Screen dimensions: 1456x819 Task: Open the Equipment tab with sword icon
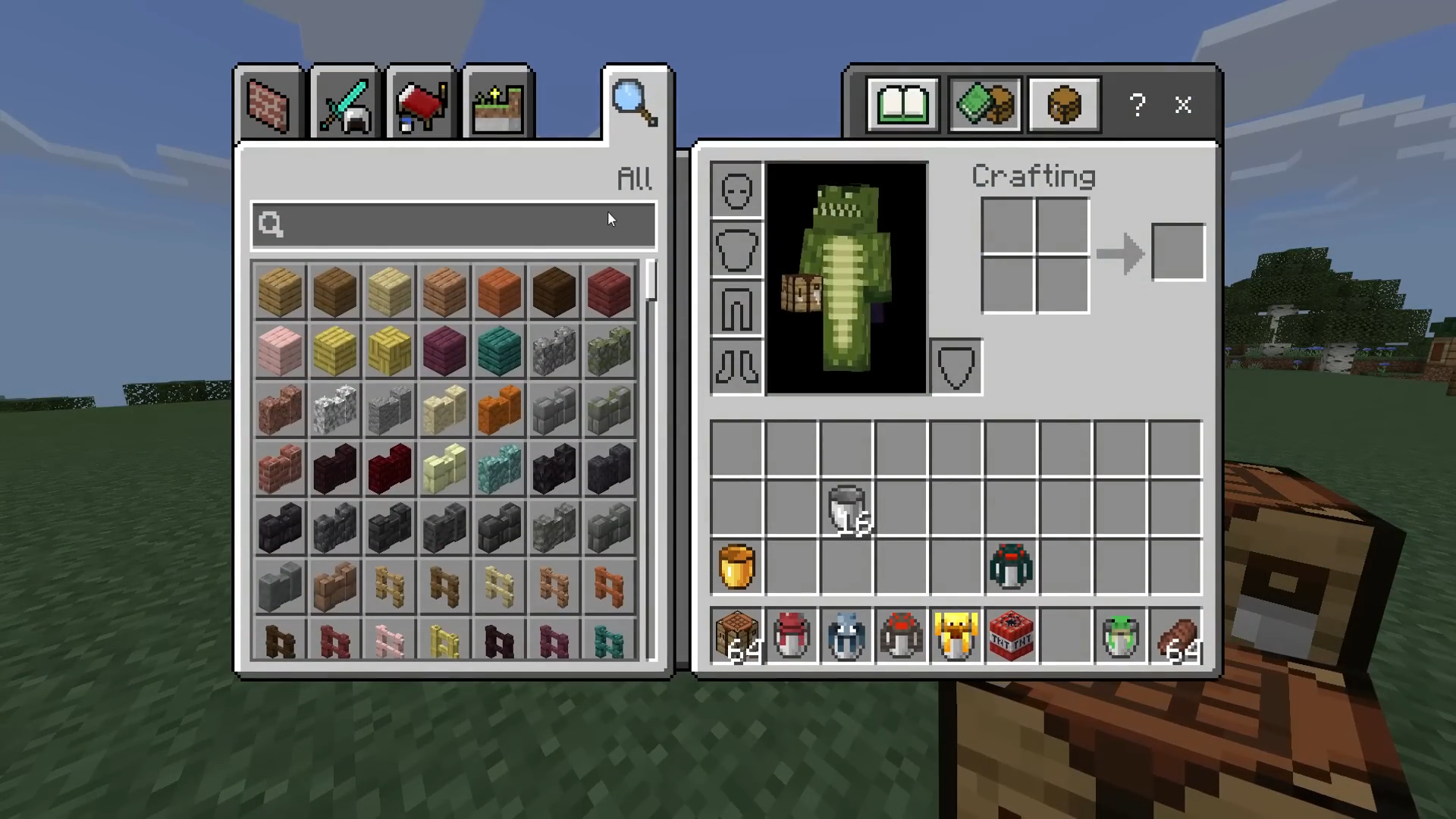pyautogui.click(x=345, y=105)
